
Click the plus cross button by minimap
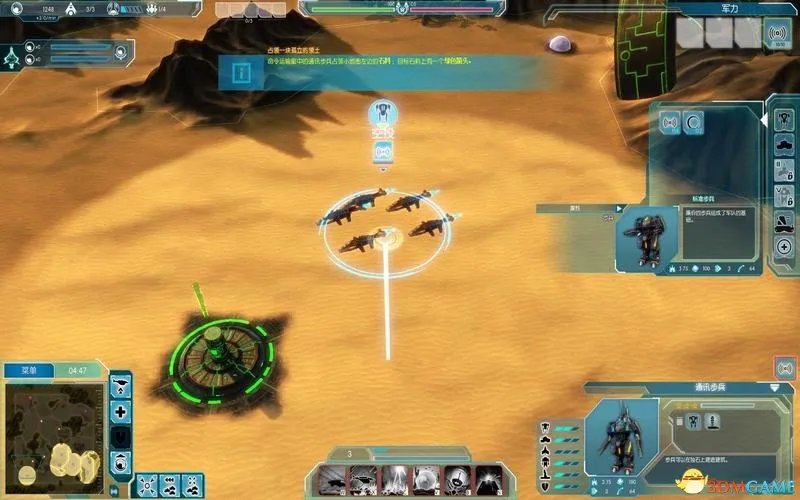tap(121, 411)
